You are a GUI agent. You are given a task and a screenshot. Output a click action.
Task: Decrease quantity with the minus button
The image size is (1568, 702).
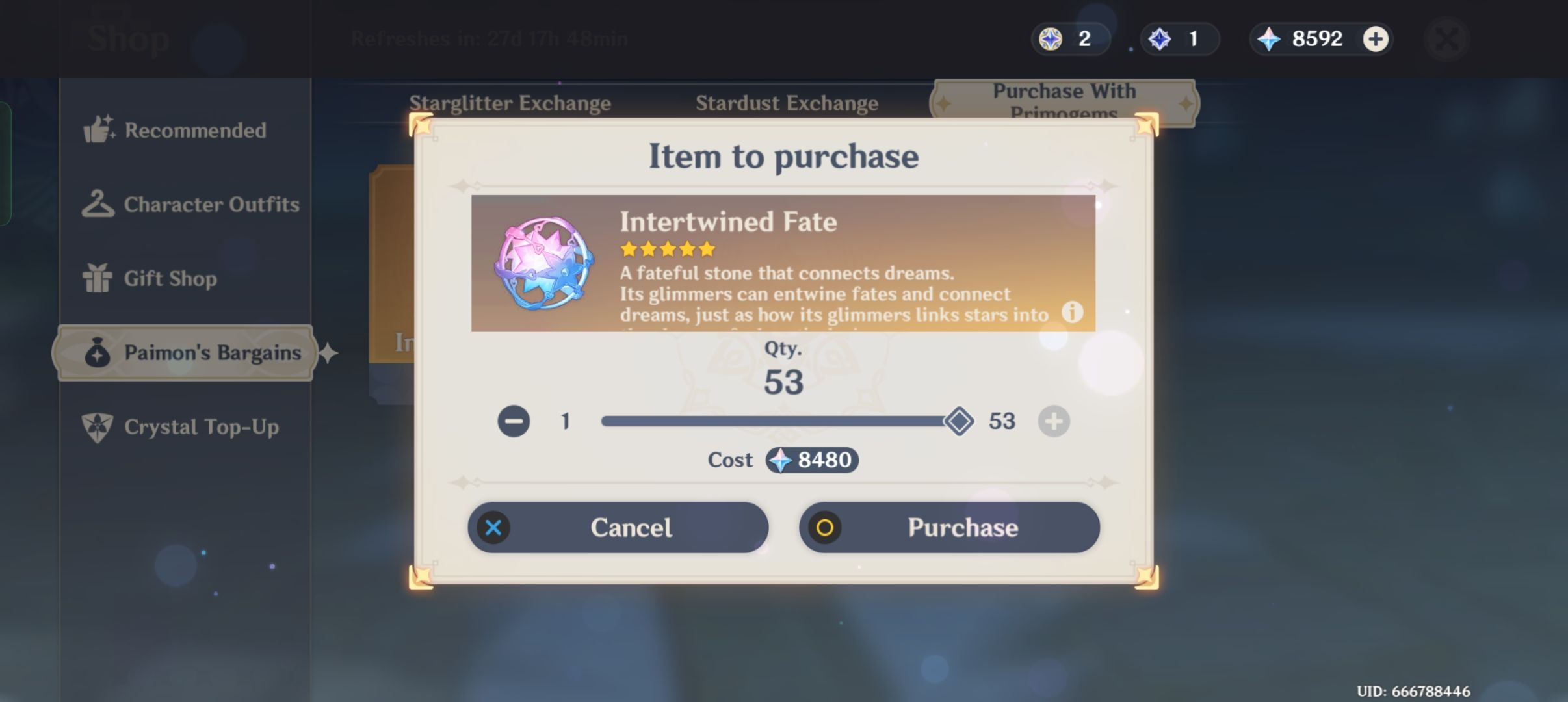tap(513, 421)
